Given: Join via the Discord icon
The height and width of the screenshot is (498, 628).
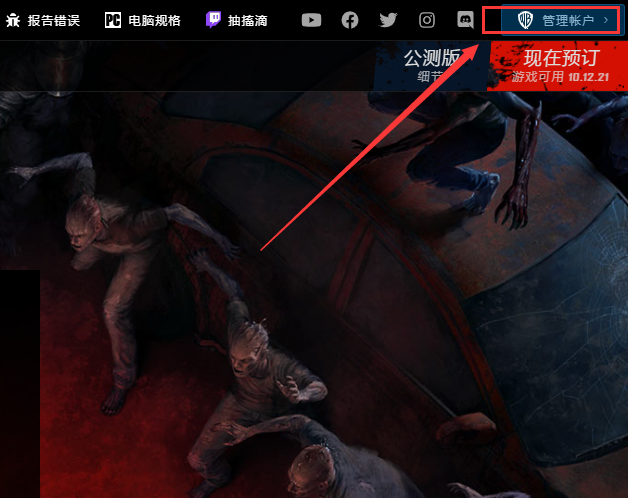Looking at the screenshot, I should point(465,20).
